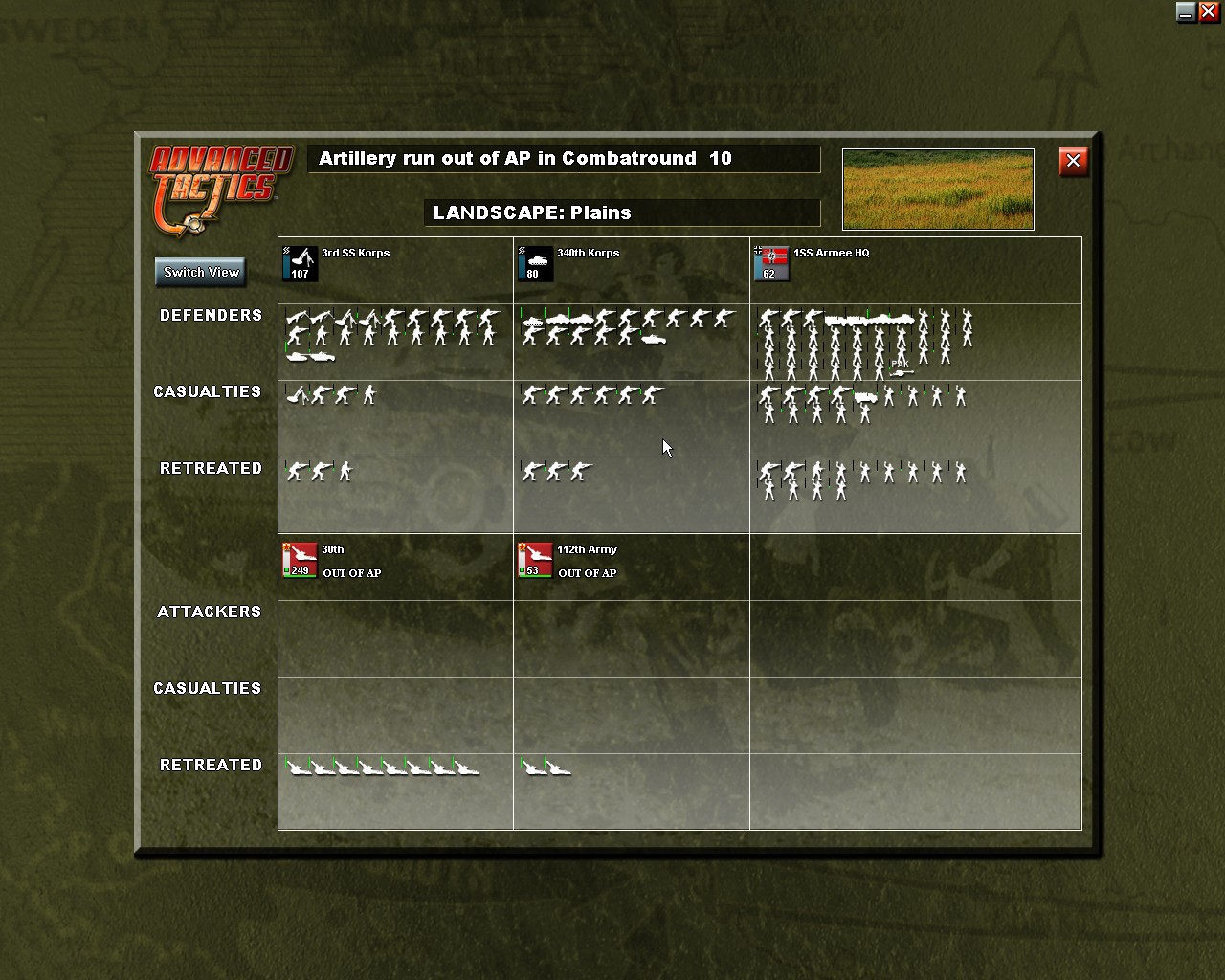The width and height of the screenshot is (1225, 980).
Task: Select the 3rd SS Korps high-heel unit counter
Action: coord(299,264)
